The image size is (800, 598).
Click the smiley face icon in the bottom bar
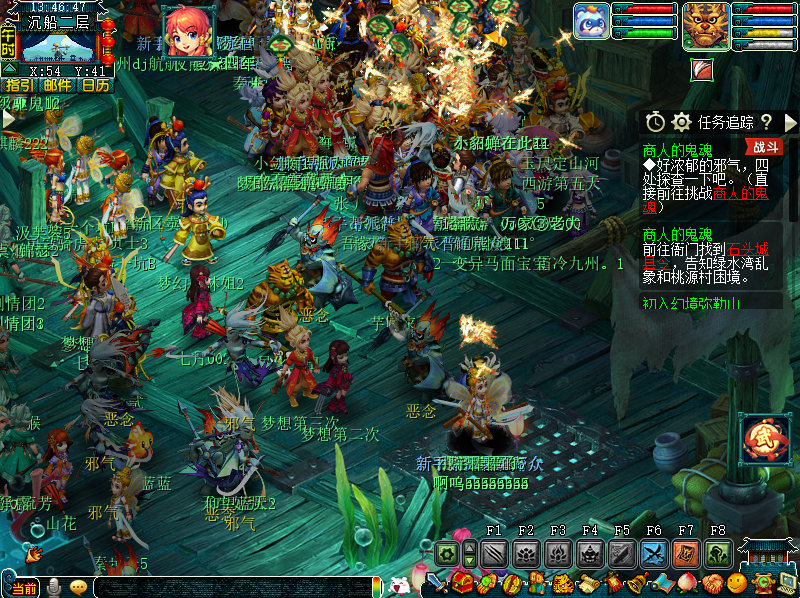(x=737, y=584)
